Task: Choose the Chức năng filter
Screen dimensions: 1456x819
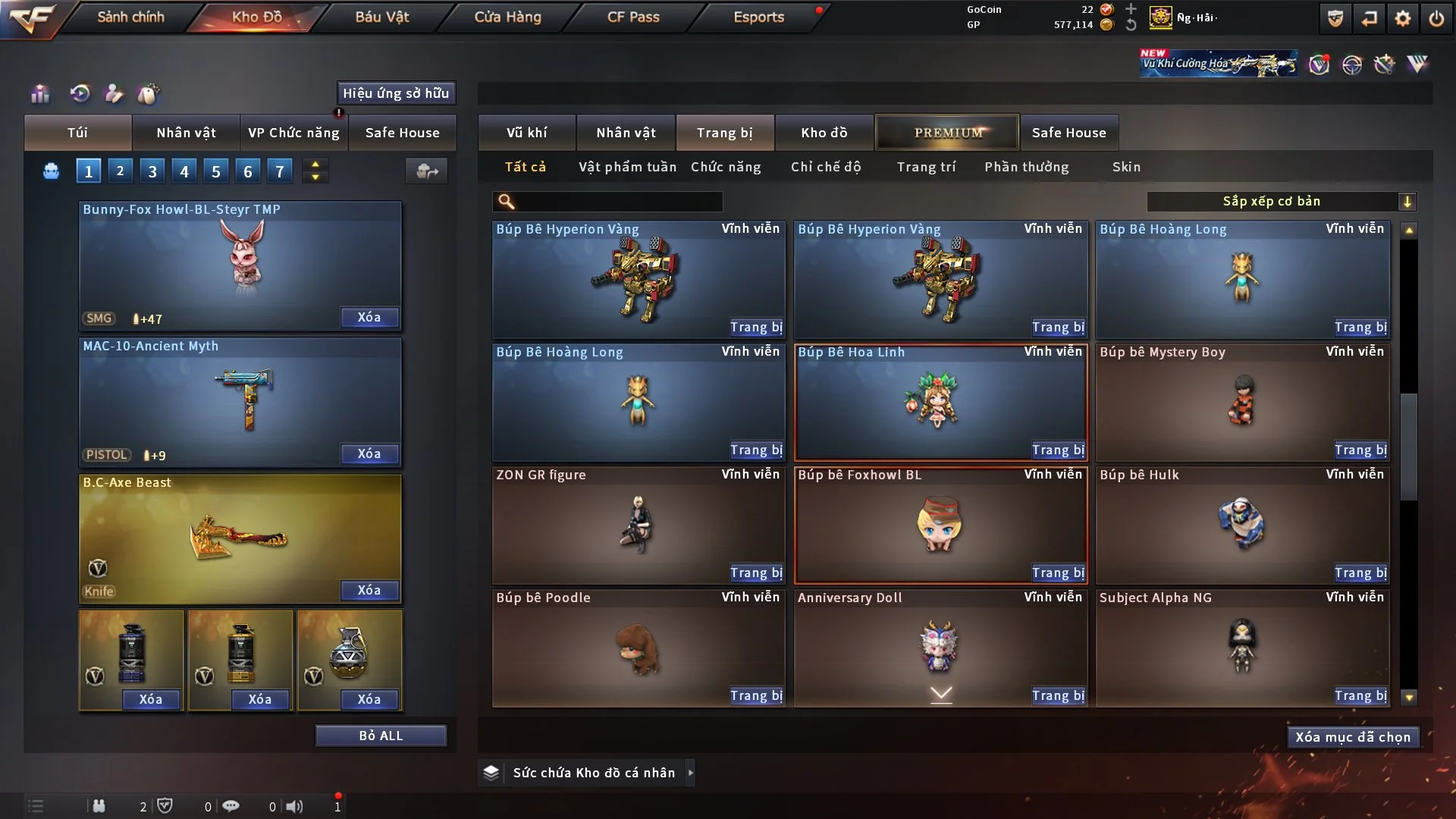Action: pos(726,167)
